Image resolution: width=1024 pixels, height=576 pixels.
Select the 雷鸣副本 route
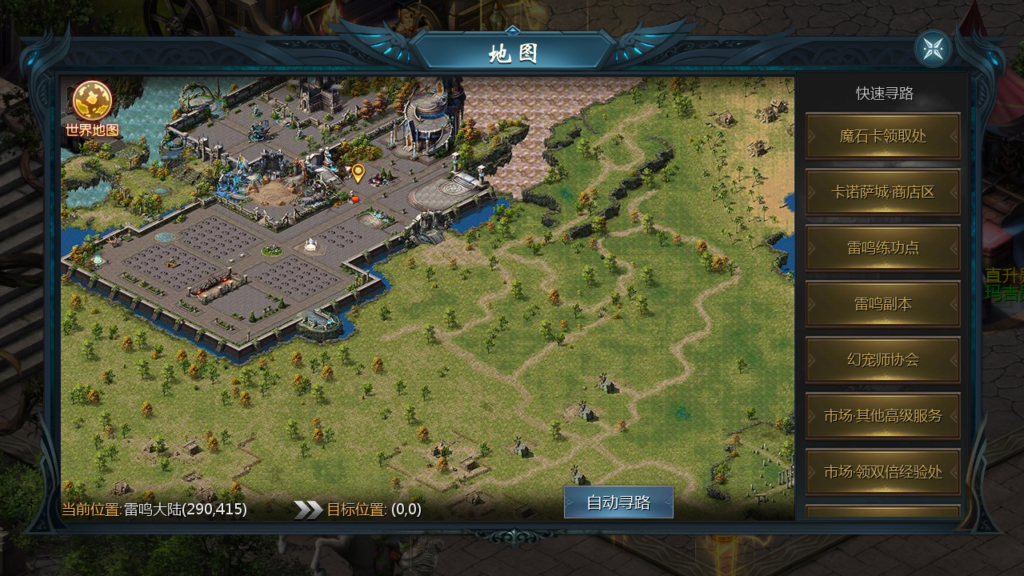click(883, 304)
